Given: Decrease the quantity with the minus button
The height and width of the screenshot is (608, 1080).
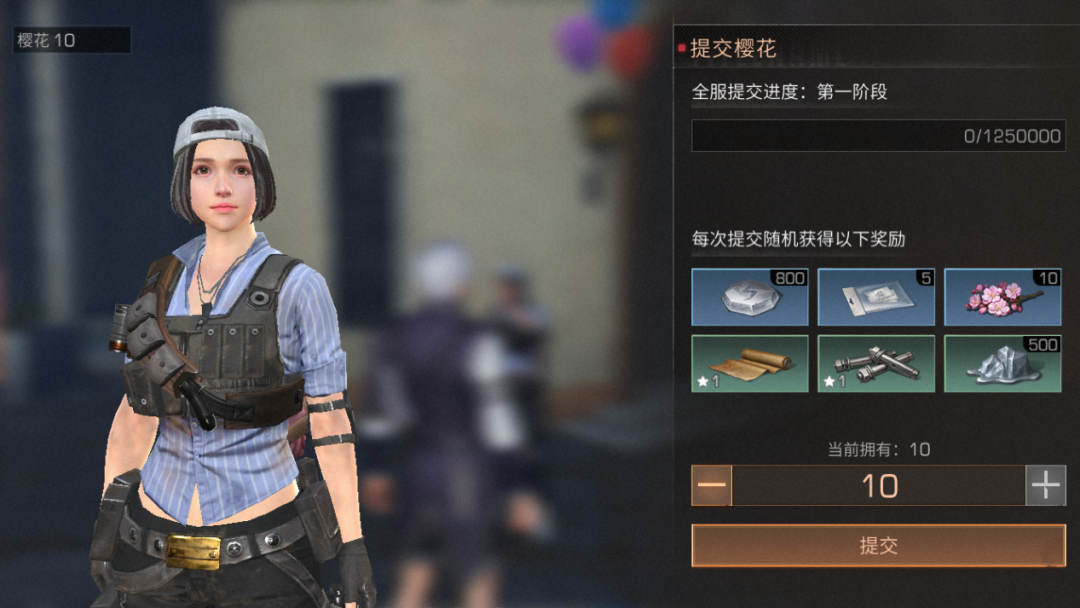Looking at the screenshot, I should (x=712, y=486).
